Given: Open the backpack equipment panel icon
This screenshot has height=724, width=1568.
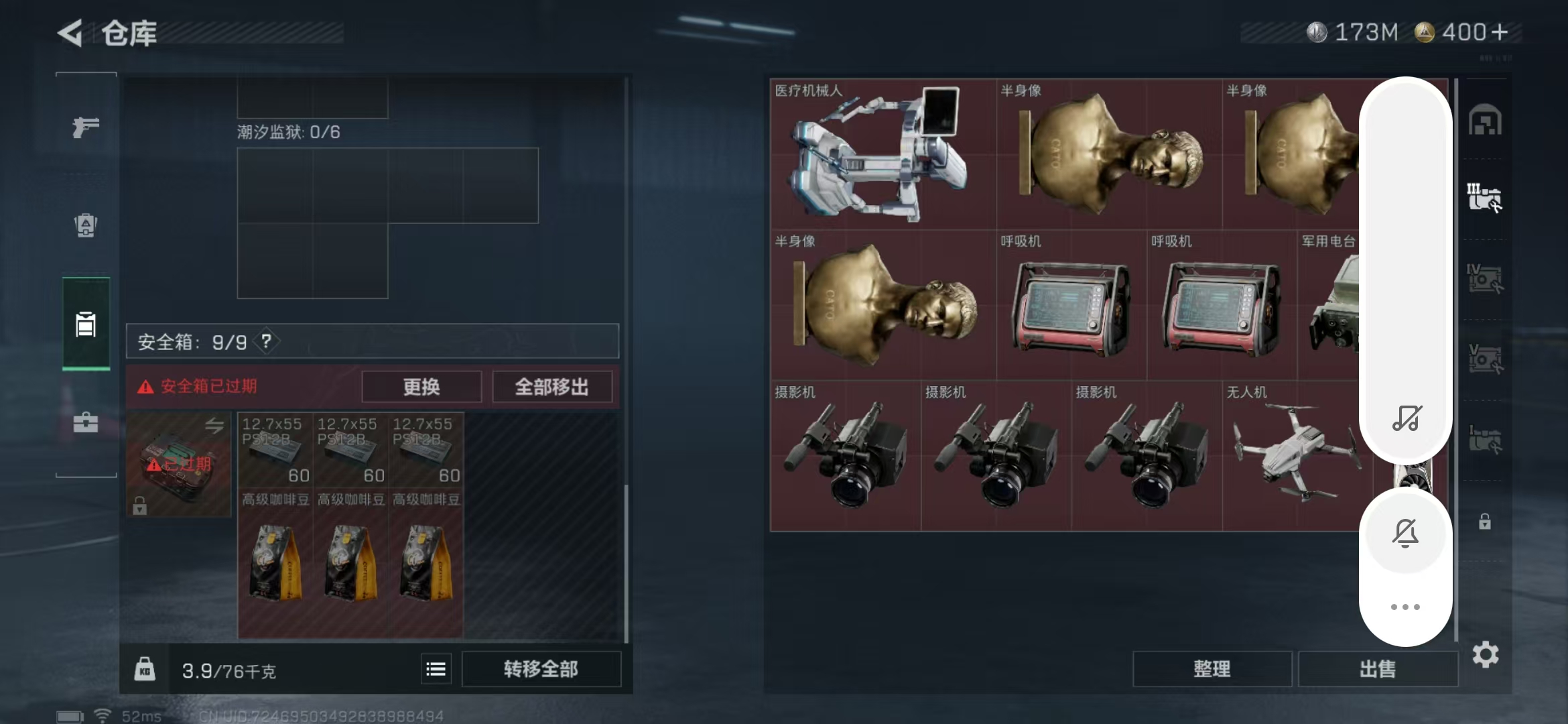Looking at the screenshot, I should click(x=85, y=226).
